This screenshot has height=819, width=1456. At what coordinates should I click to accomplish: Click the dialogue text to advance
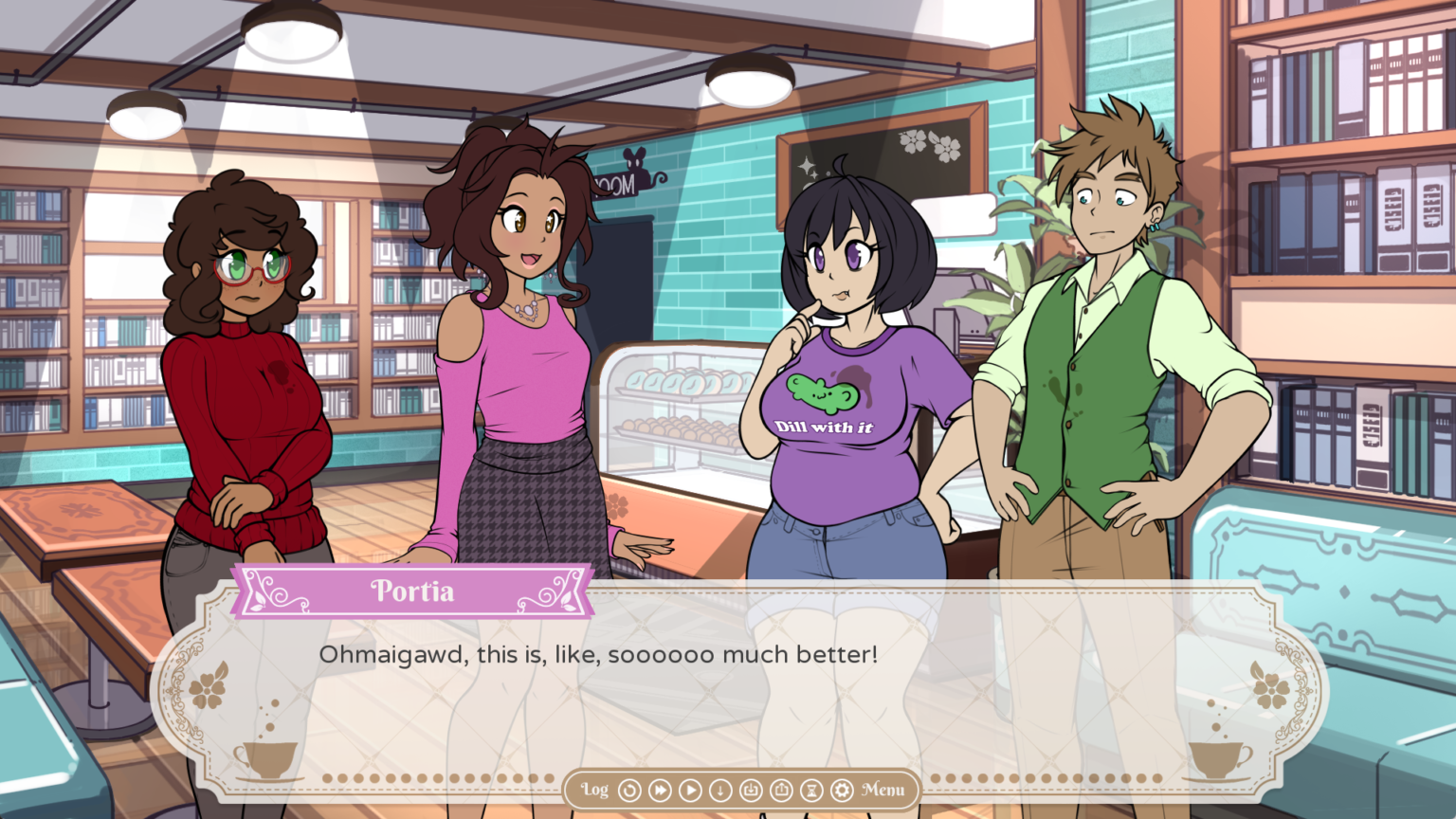pyautogui.click(x=599, y=654)
